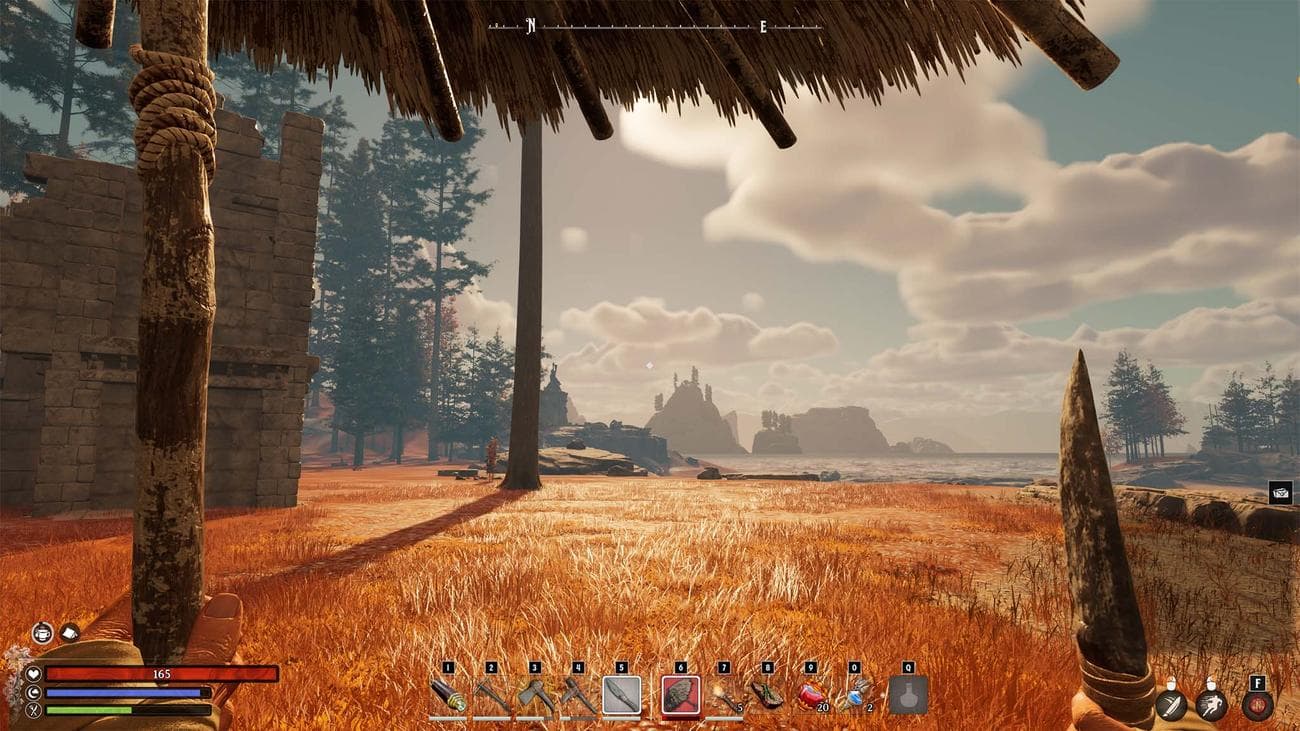Activate the blade slash ability icon
The width and height of the screenshot is (1300, 731).
(x=1171, y=705)
